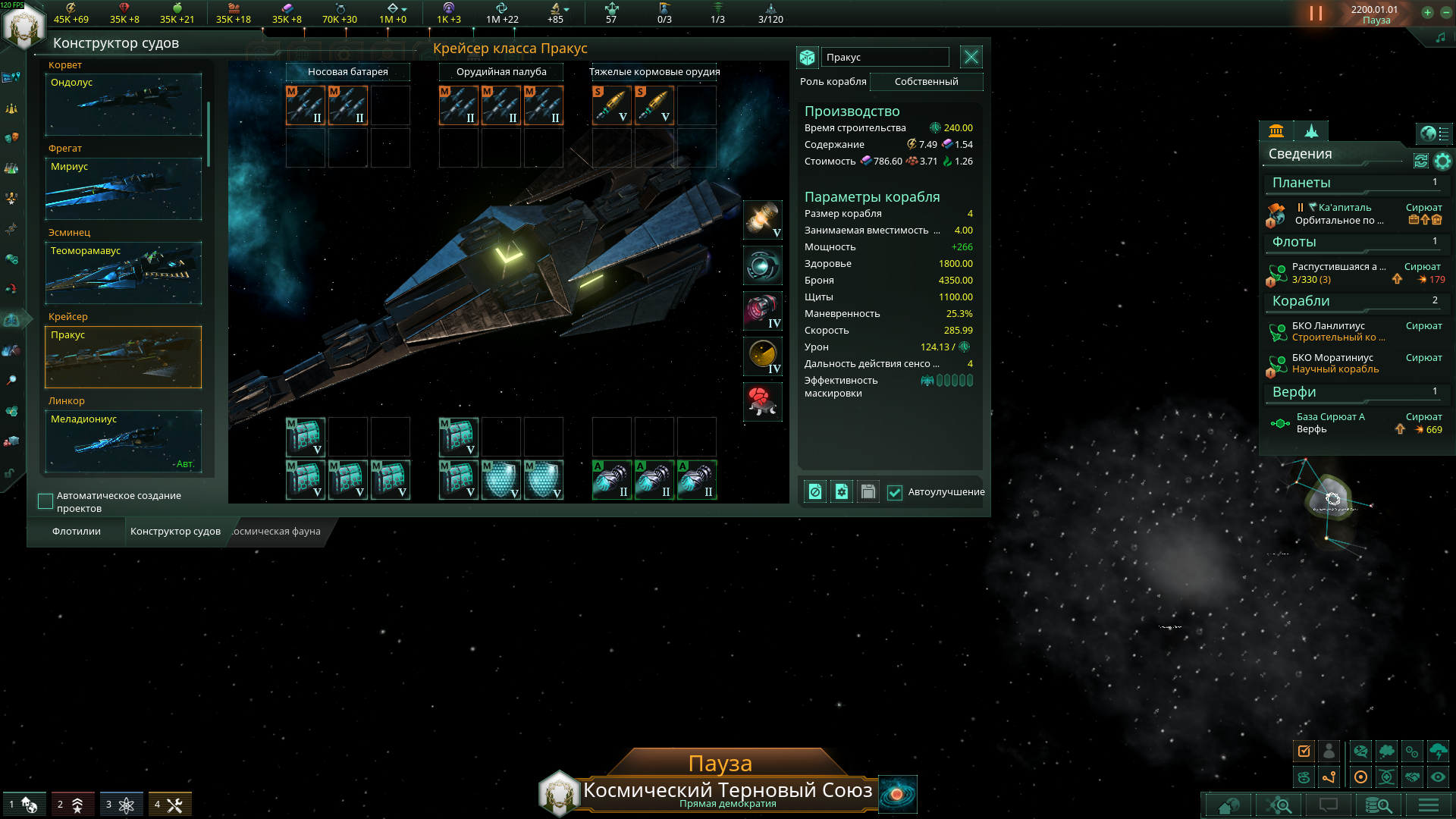Open the Космическая фауна tab
This screenshot has width=1456, height=819.
(276, 532)
